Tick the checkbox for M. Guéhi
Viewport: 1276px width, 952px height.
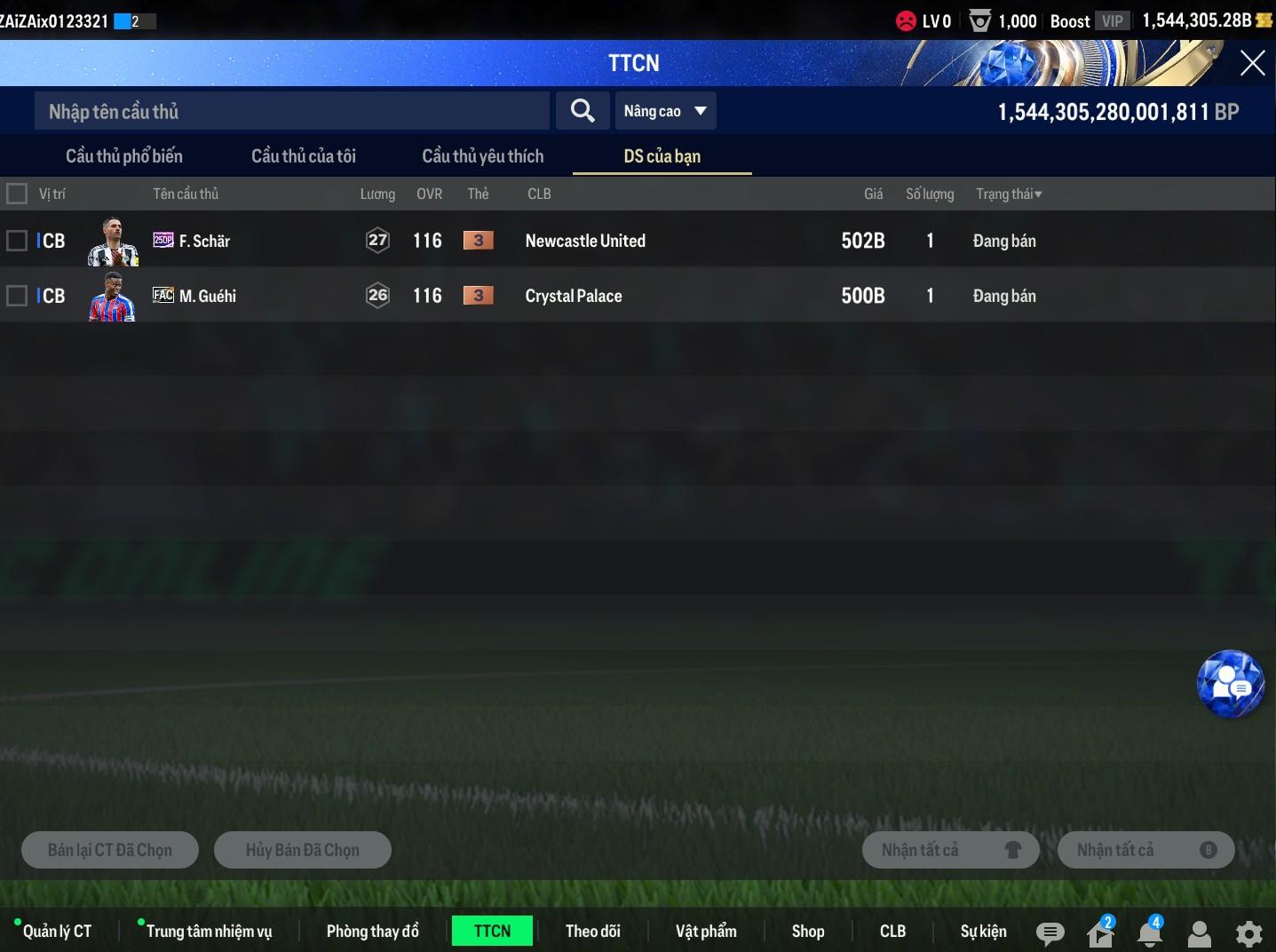click(x=17, y=296)
